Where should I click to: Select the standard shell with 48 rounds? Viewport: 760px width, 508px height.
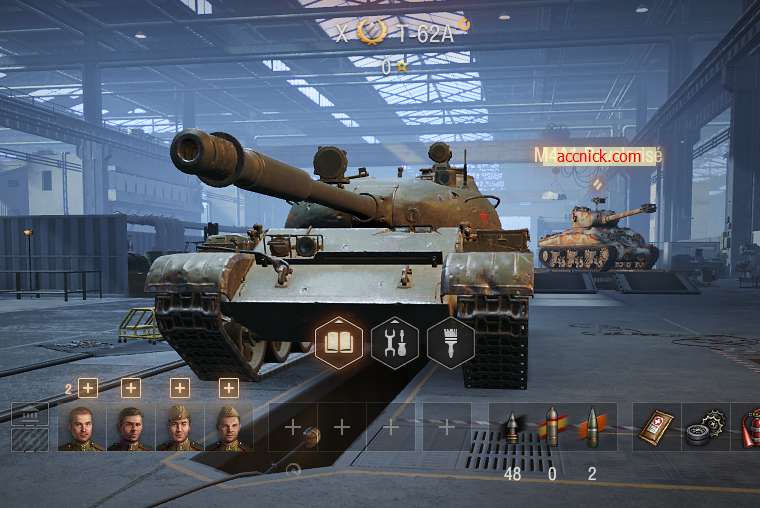coord(513,427)
